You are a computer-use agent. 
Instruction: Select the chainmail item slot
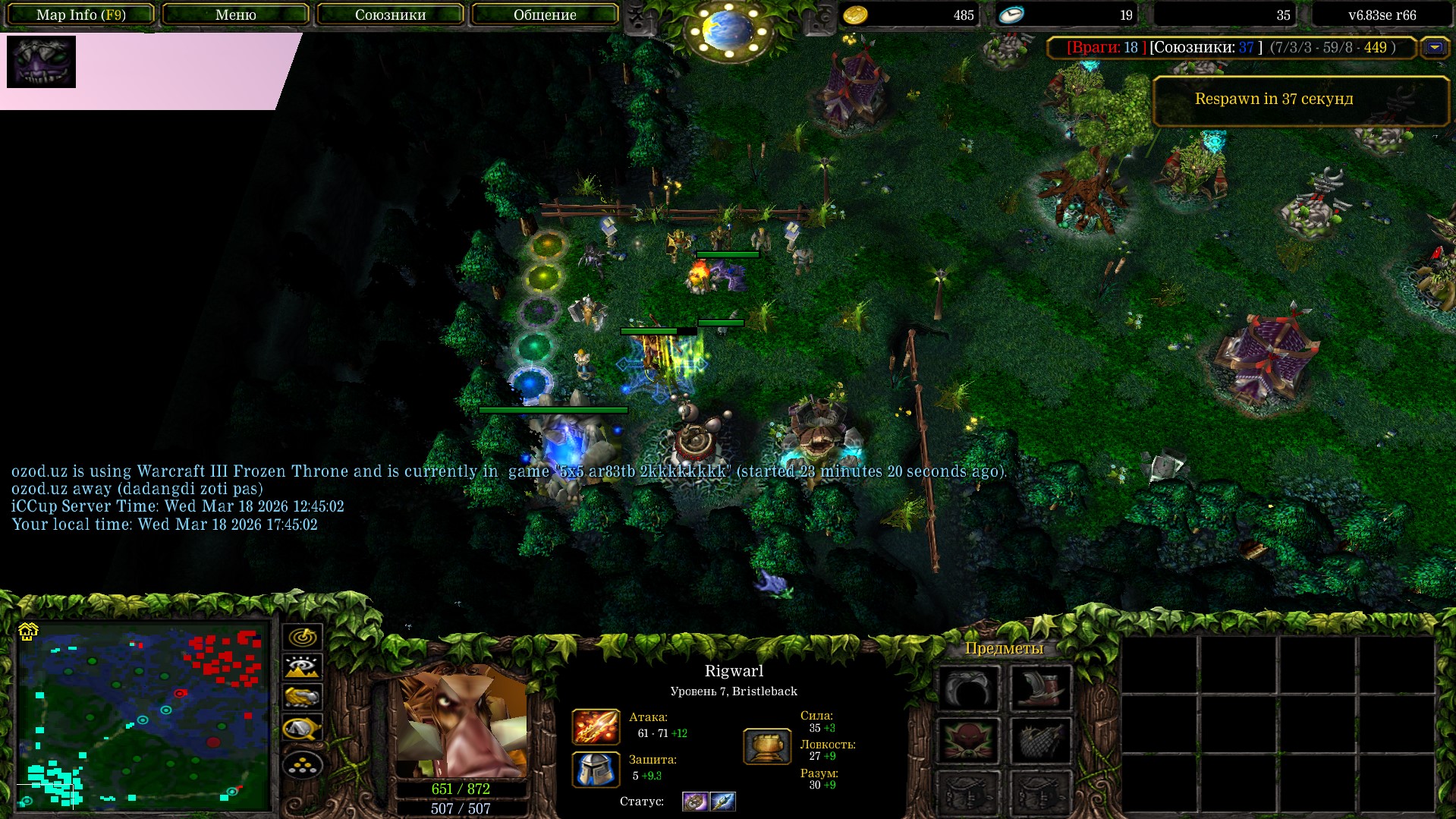(1040, 741)
